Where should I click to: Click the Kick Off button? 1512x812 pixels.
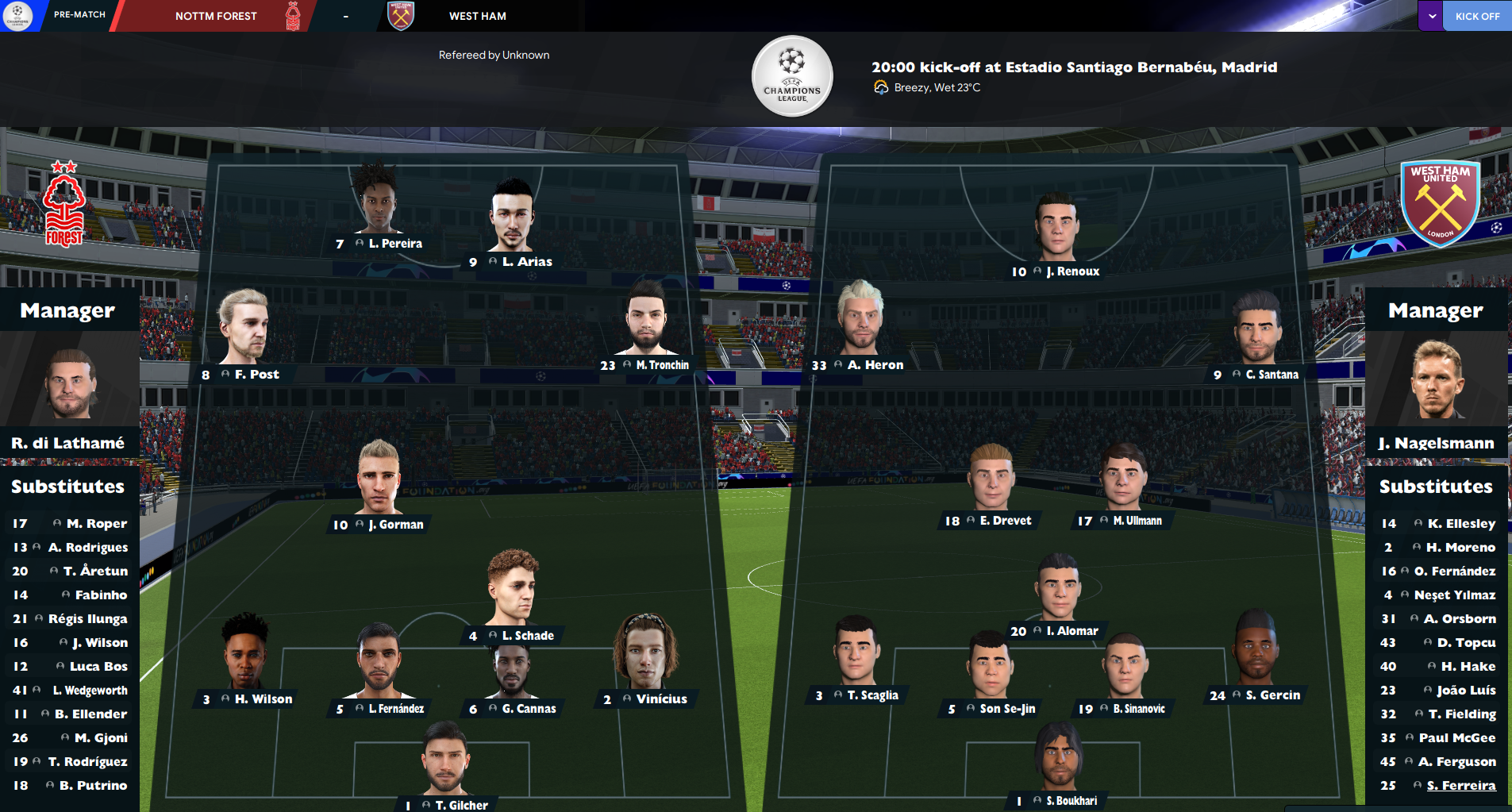point(1476,16)
